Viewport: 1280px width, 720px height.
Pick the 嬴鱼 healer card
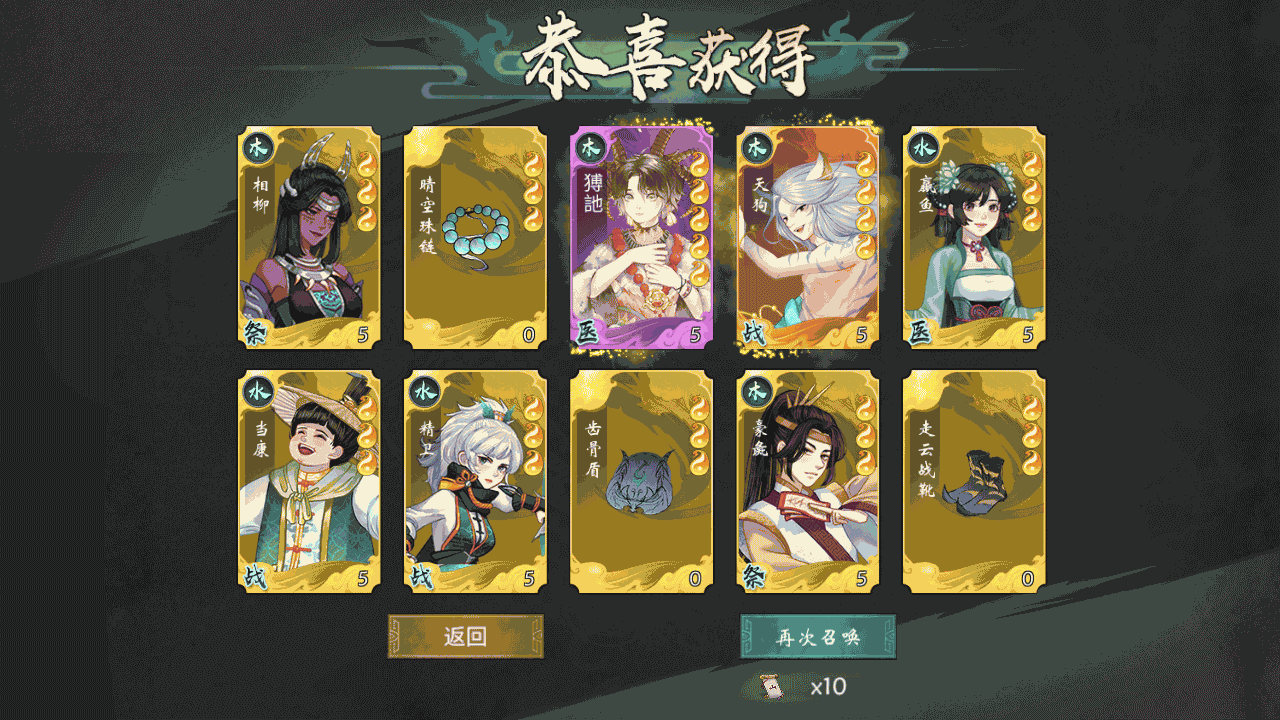pyautogui.click(x=974, y=238)
